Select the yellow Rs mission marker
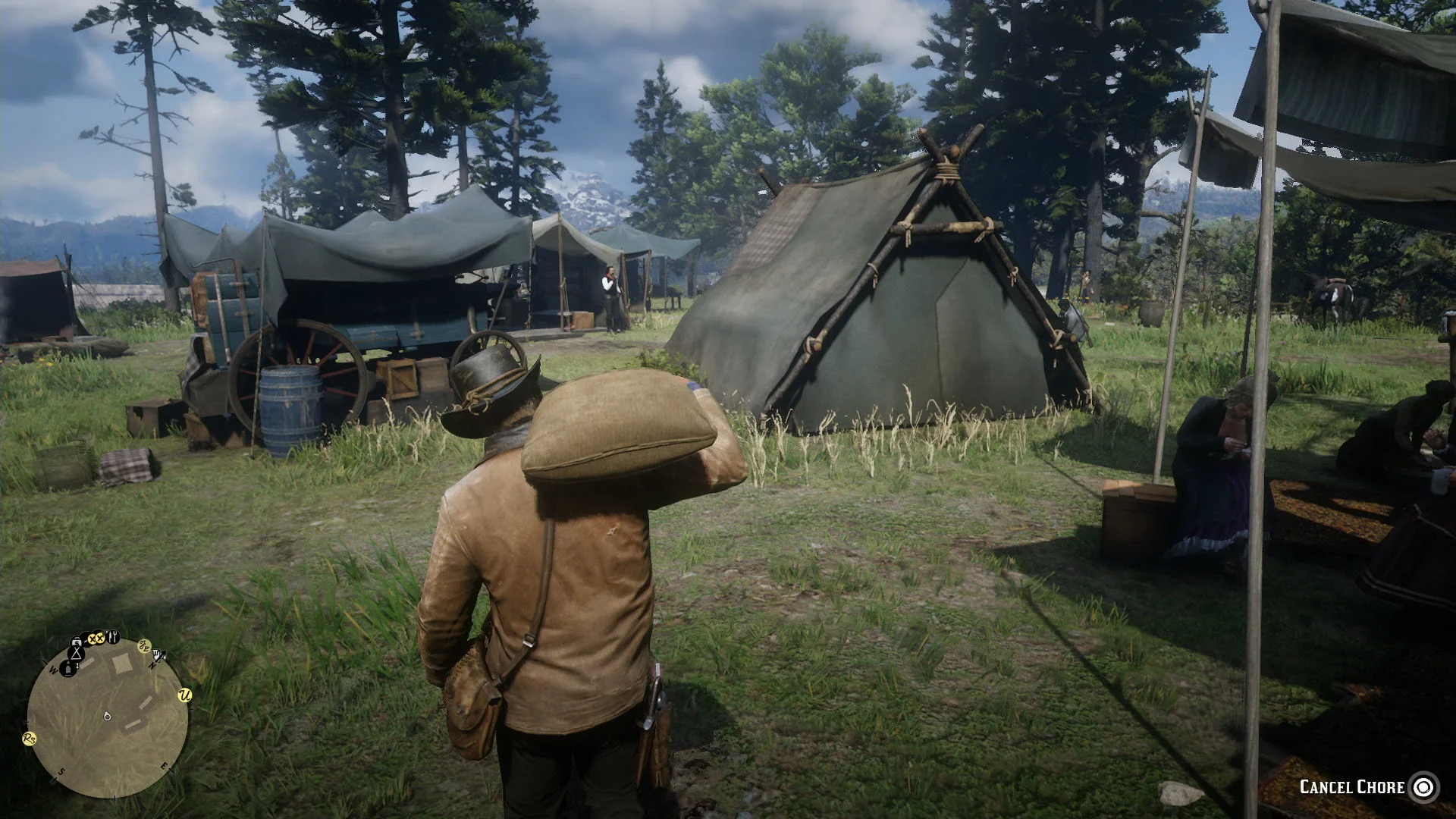Viewport: 1456px width, 819px height. coord(30,739)
